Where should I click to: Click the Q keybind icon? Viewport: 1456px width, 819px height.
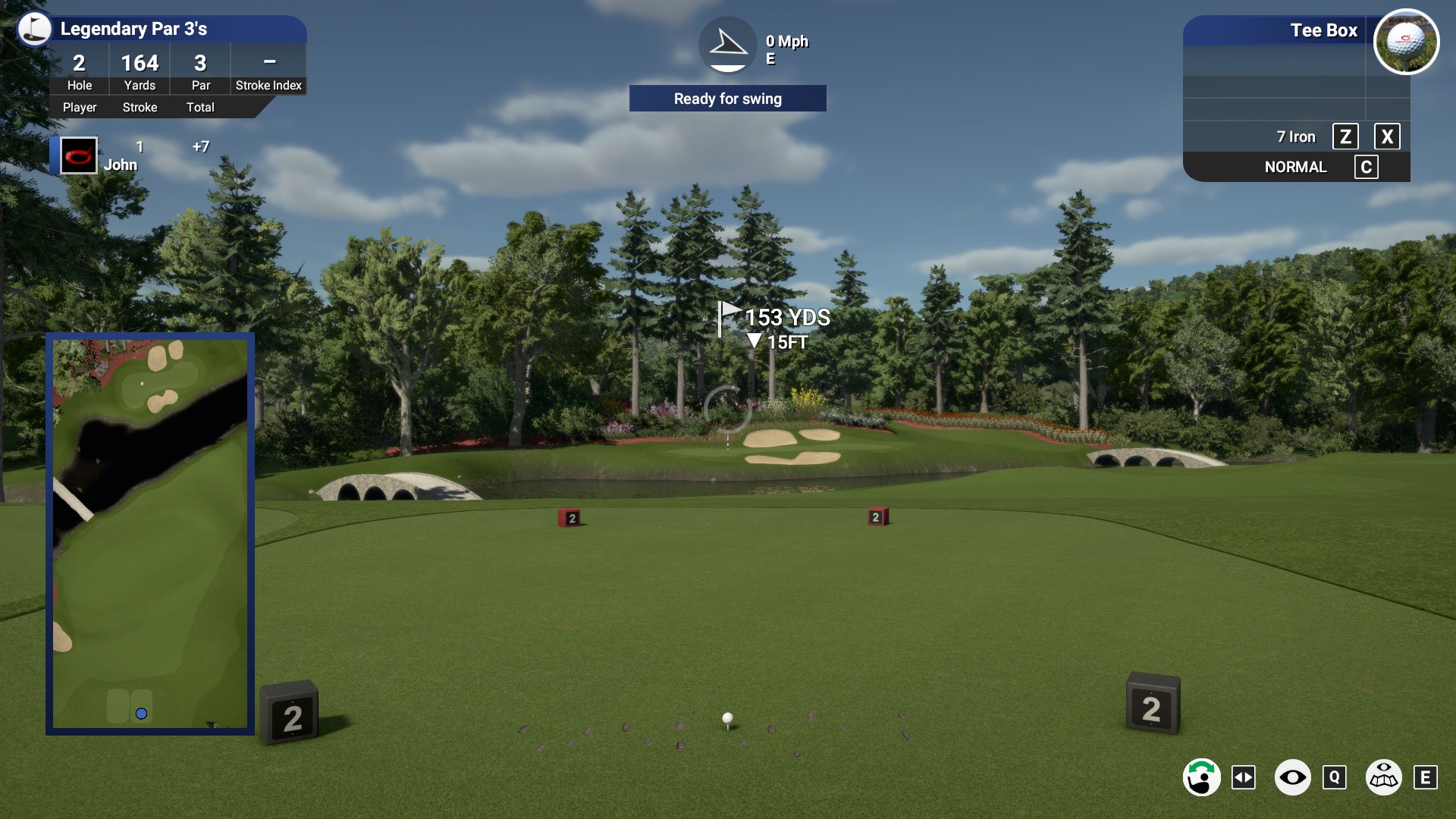coord(1335,777)
